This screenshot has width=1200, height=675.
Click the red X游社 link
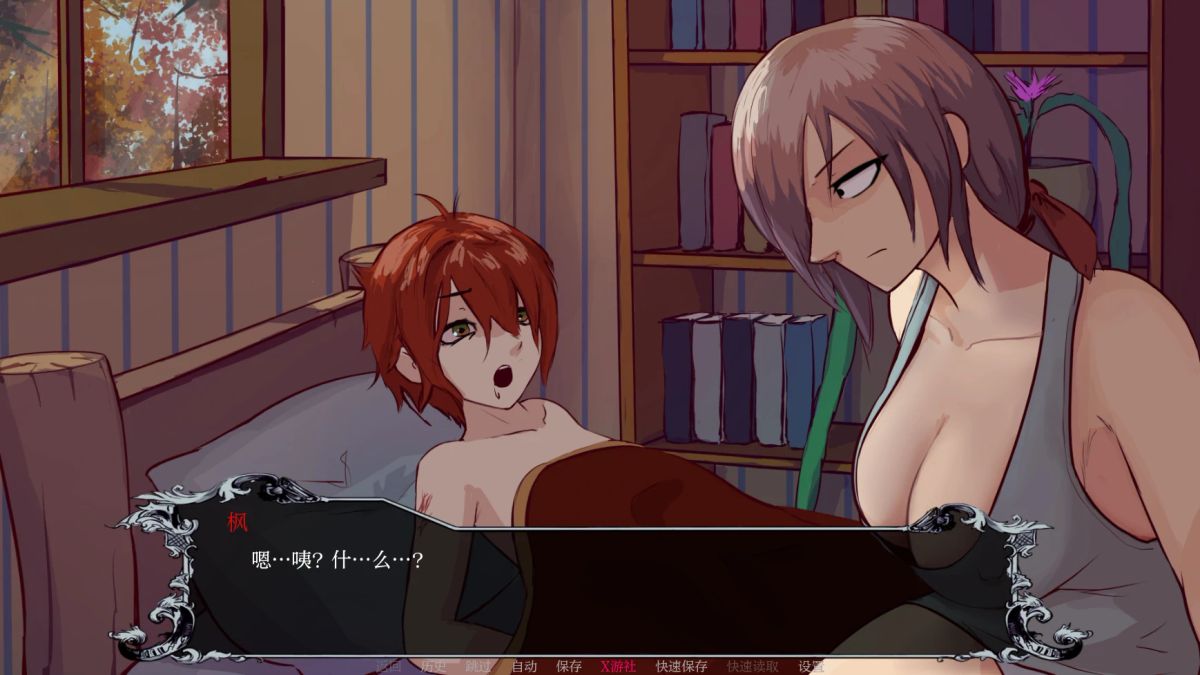(618, 666)
